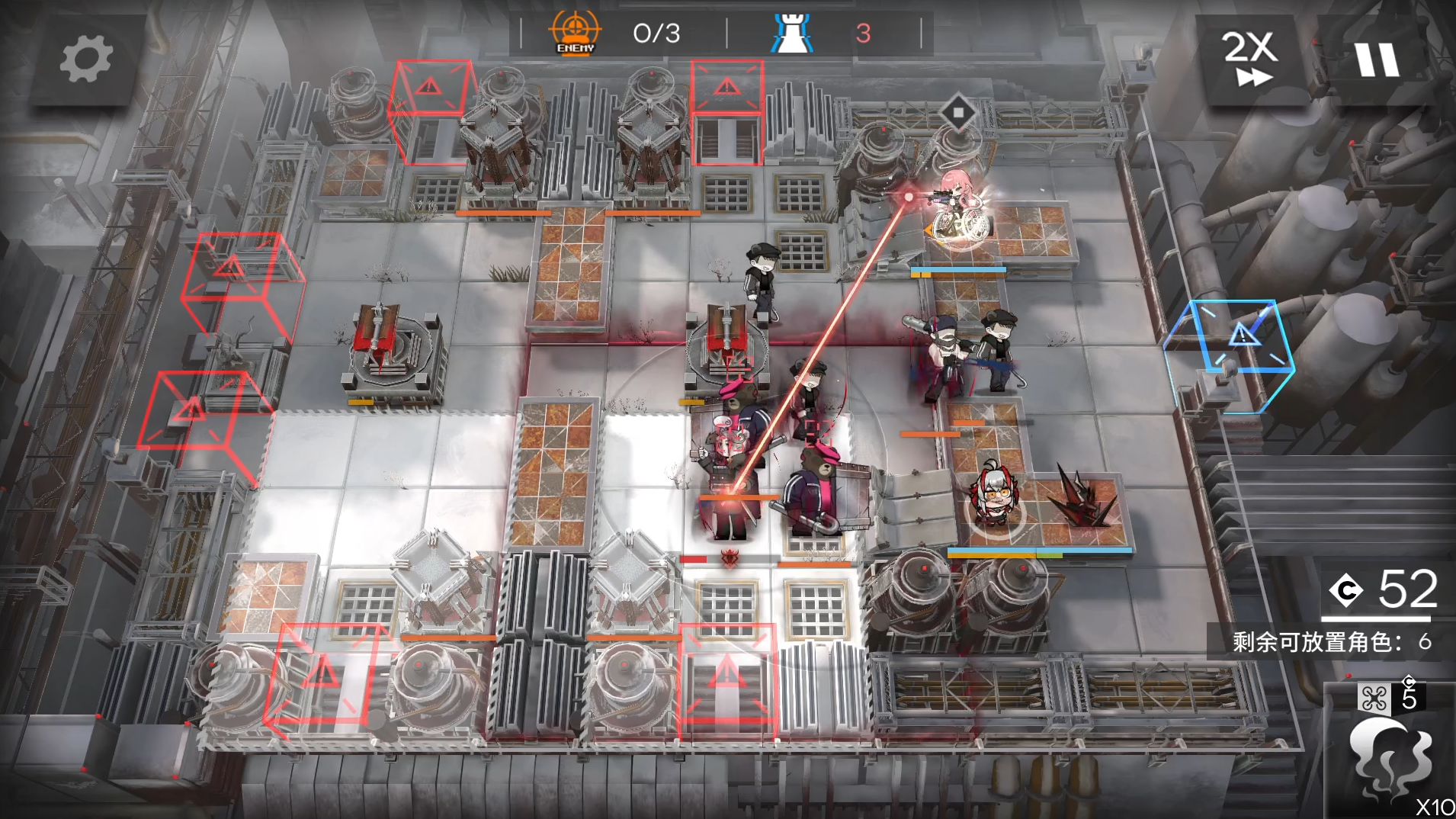Open the settings gear menu
The width and height of the screenshot is (1456, 819).
pyautogui.click(x=85, y=59)
